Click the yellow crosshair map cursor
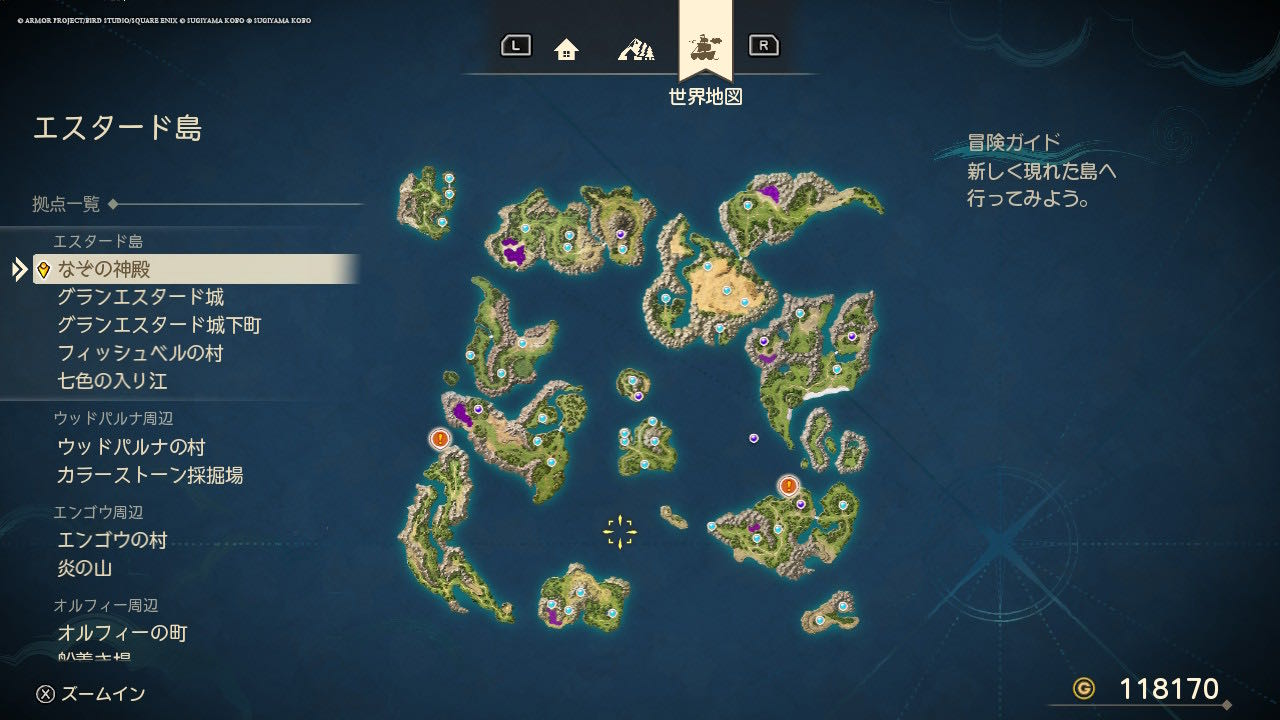 tap(620, 531)
